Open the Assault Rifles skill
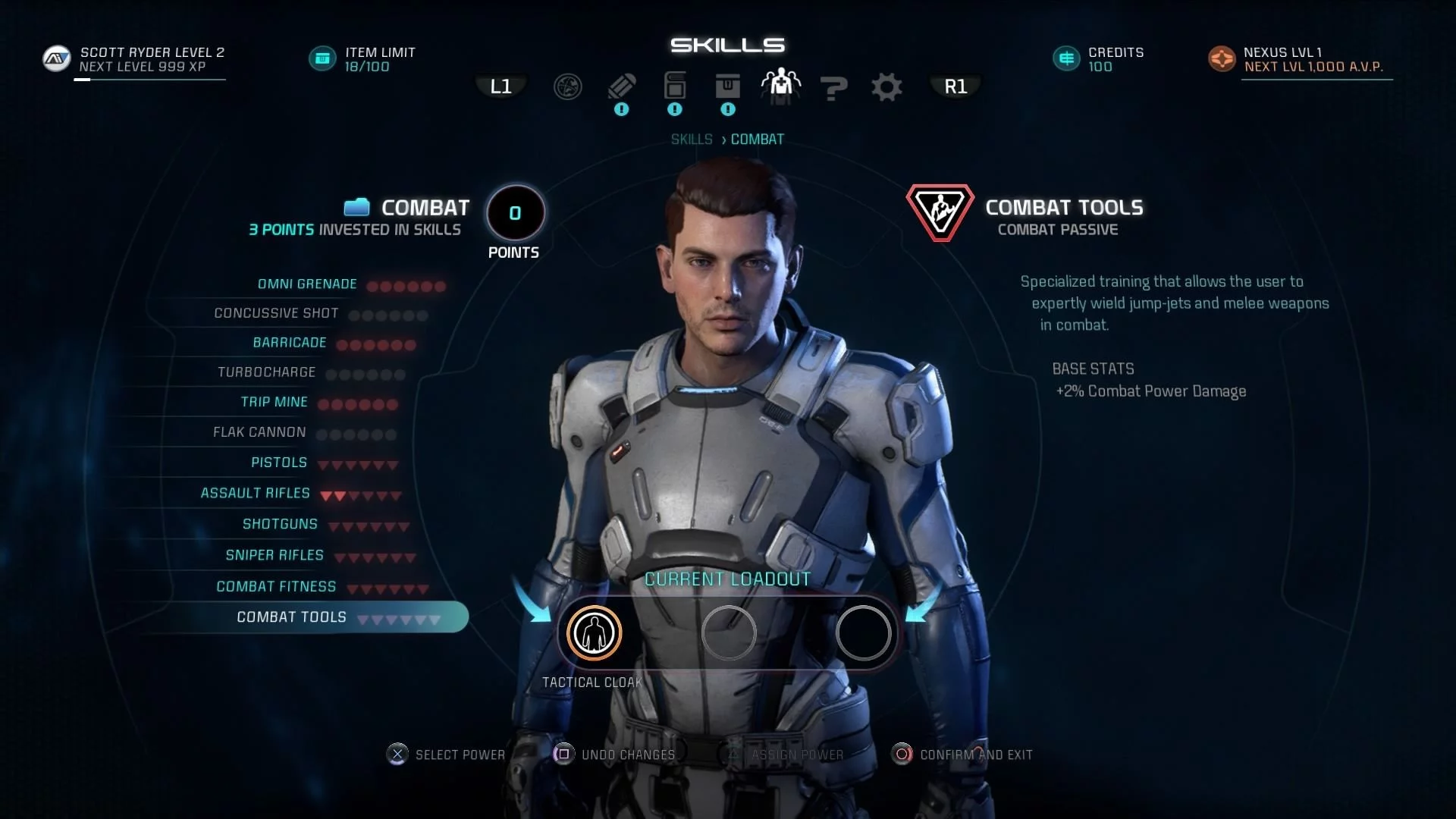This screenshot has height=819, width=1456. (256, 493)
